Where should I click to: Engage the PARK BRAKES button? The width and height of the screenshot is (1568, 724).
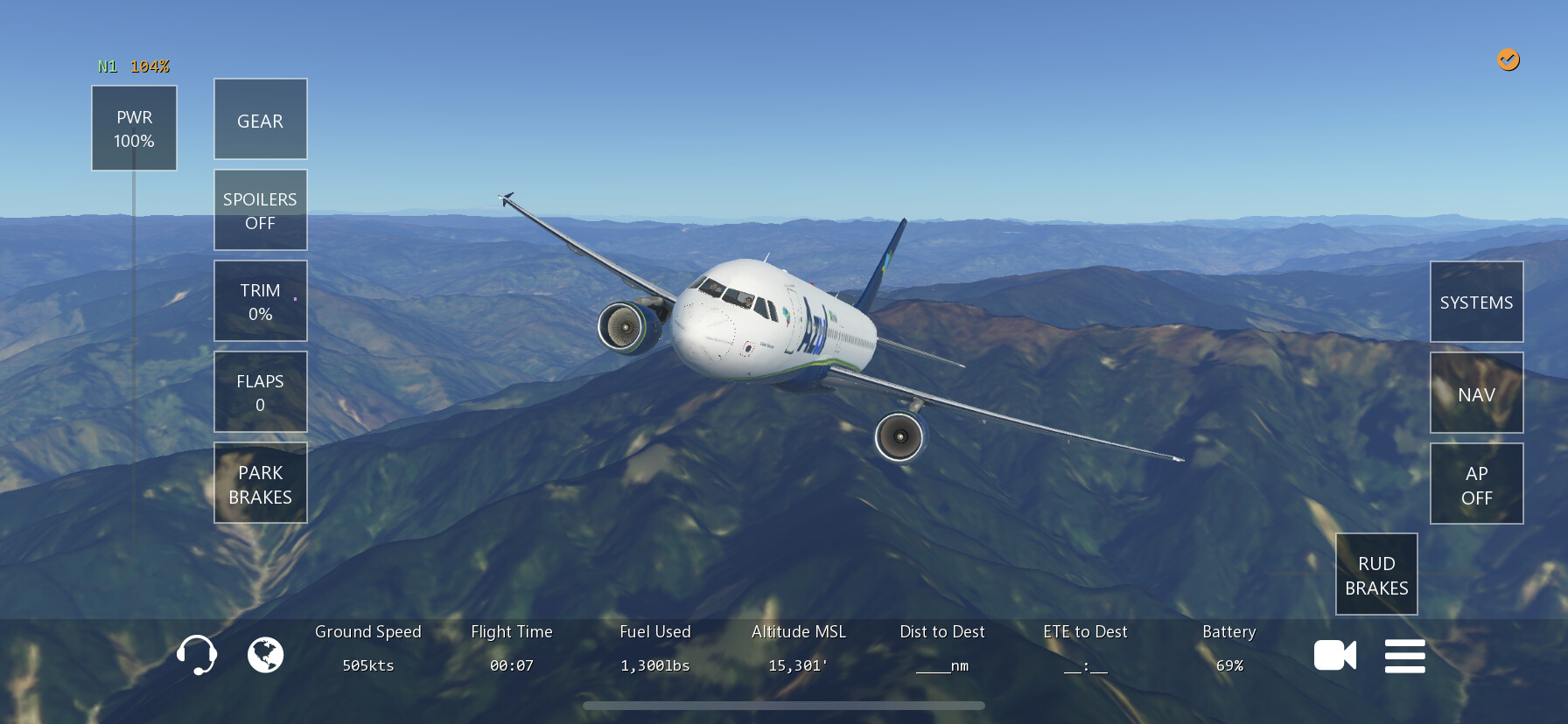[x=260, y=484]
